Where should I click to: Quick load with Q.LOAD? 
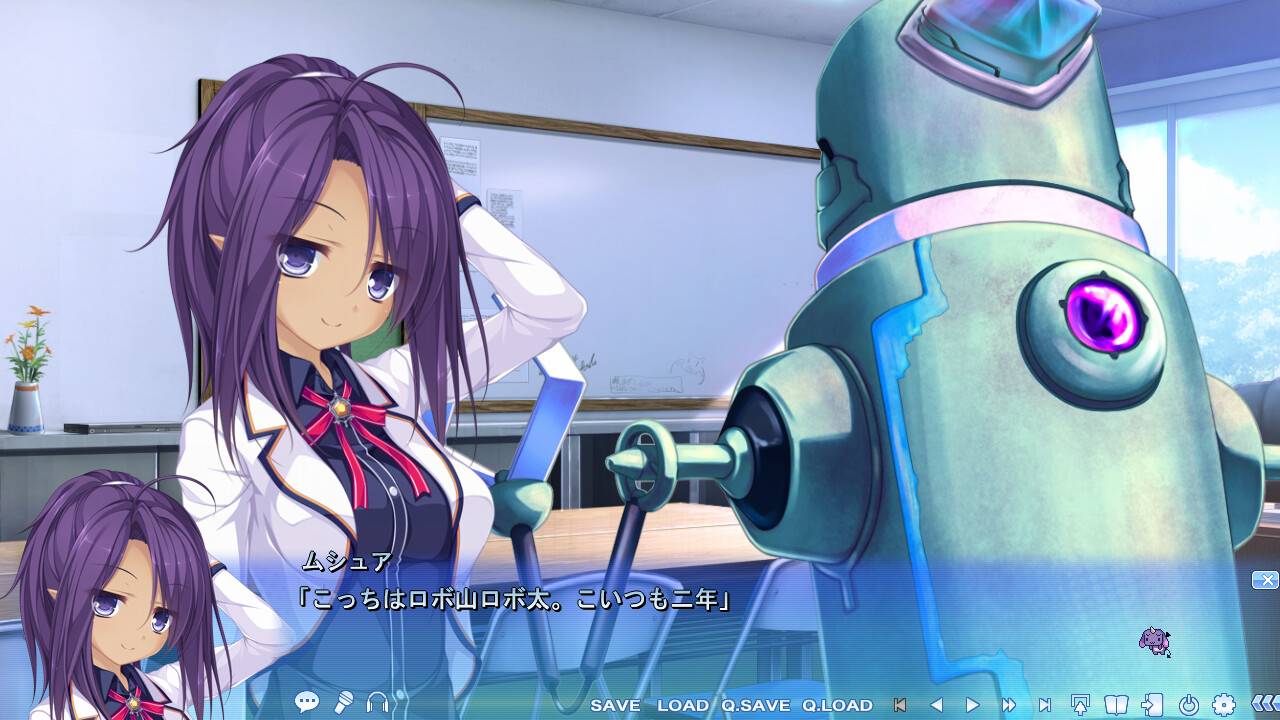(x=837, y=705)
